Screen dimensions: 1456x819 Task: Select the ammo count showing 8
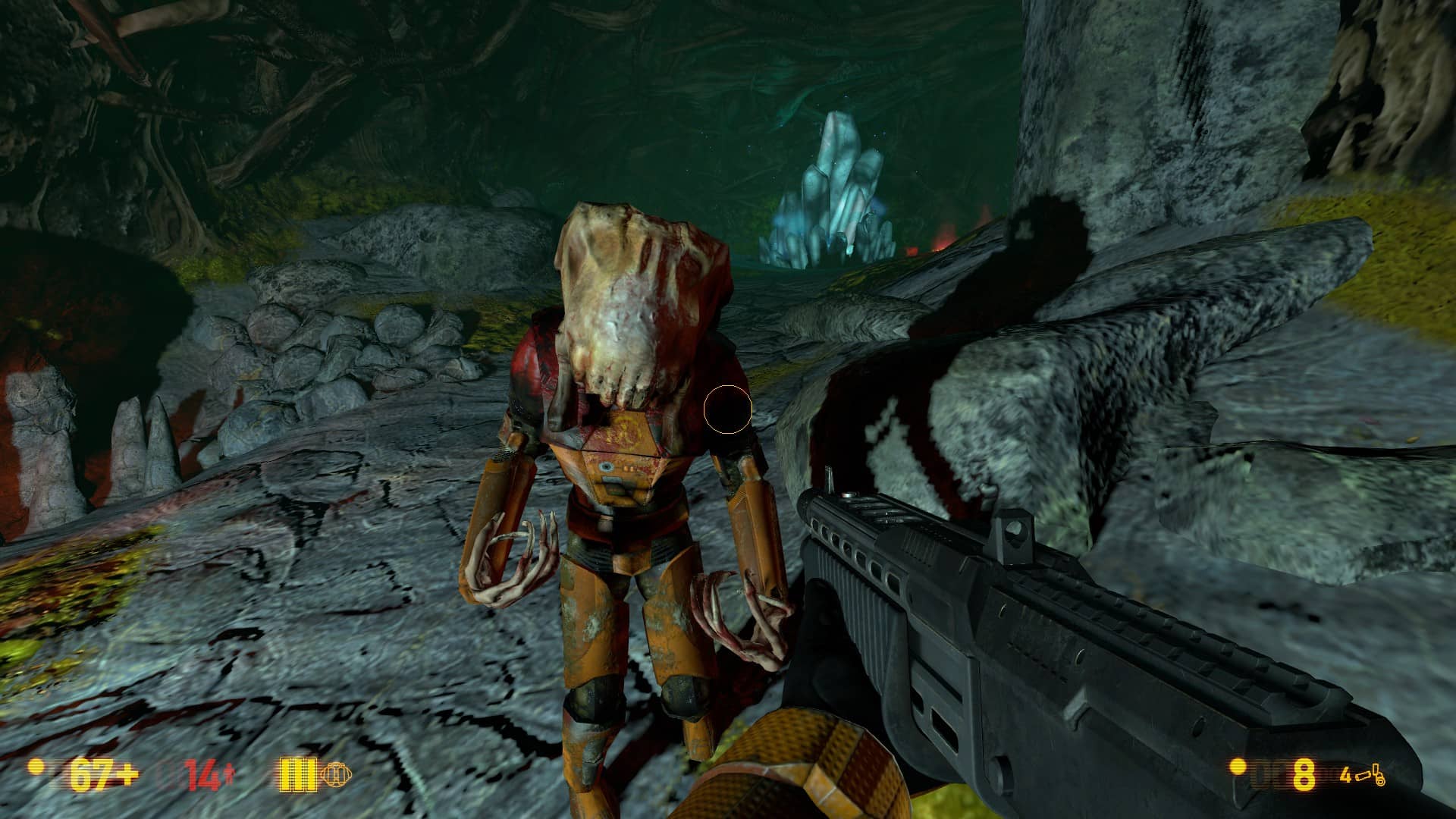click(x=1304, y=775)
